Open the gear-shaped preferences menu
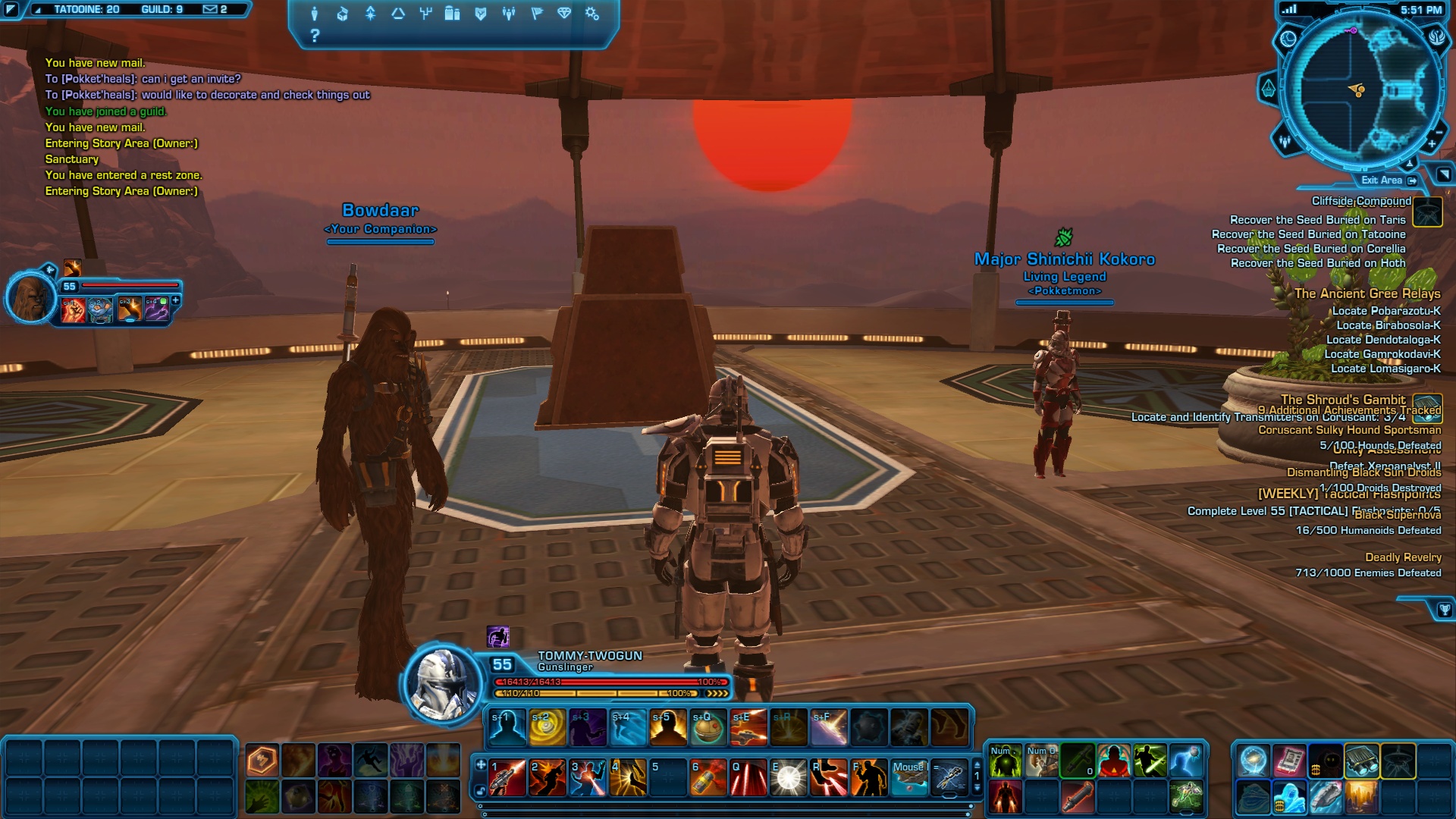Screen dimensions: 1456x819 click(x=592, y=14)
